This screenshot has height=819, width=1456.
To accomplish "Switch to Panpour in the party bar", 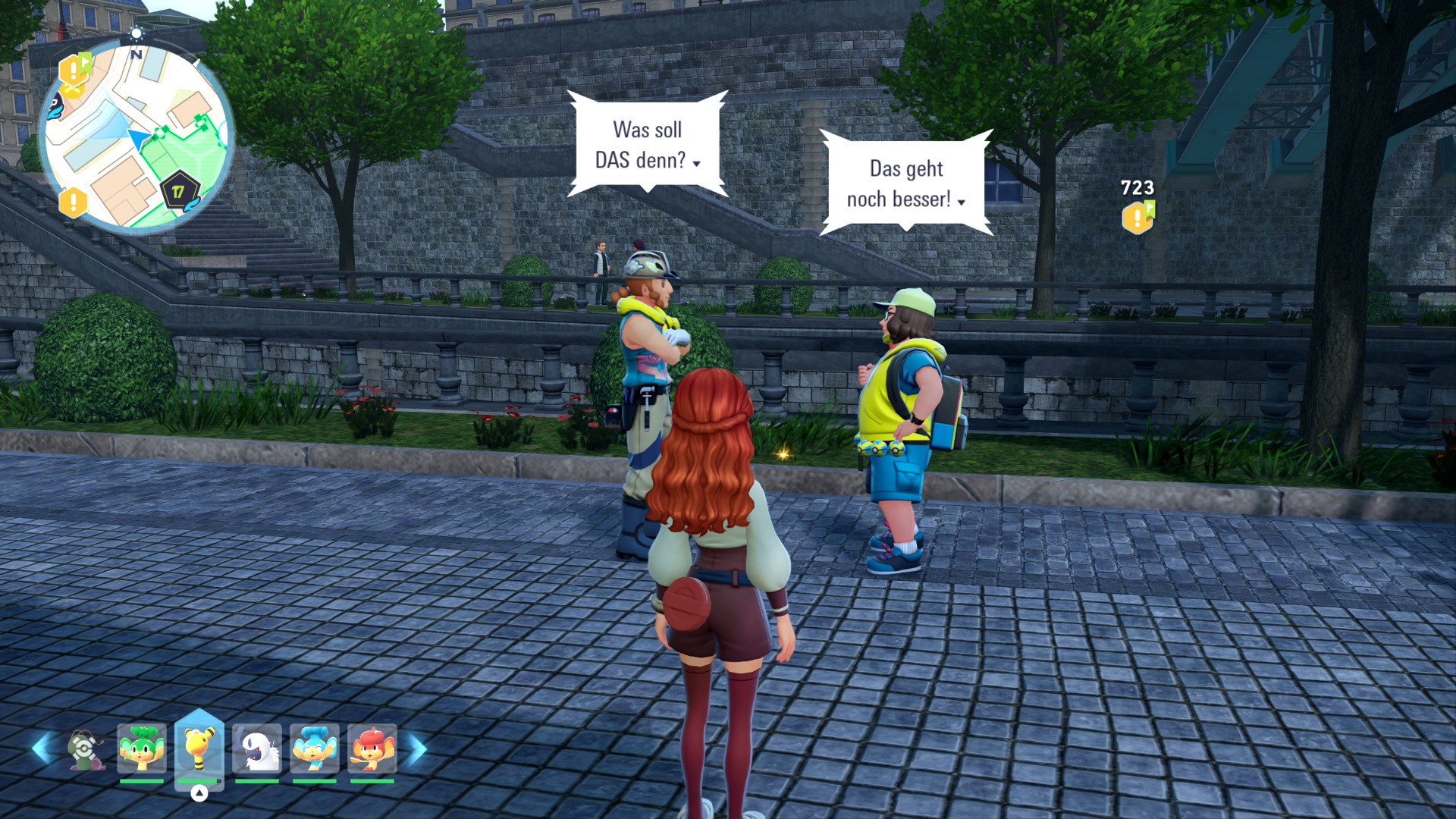I will tap(314, 748).
